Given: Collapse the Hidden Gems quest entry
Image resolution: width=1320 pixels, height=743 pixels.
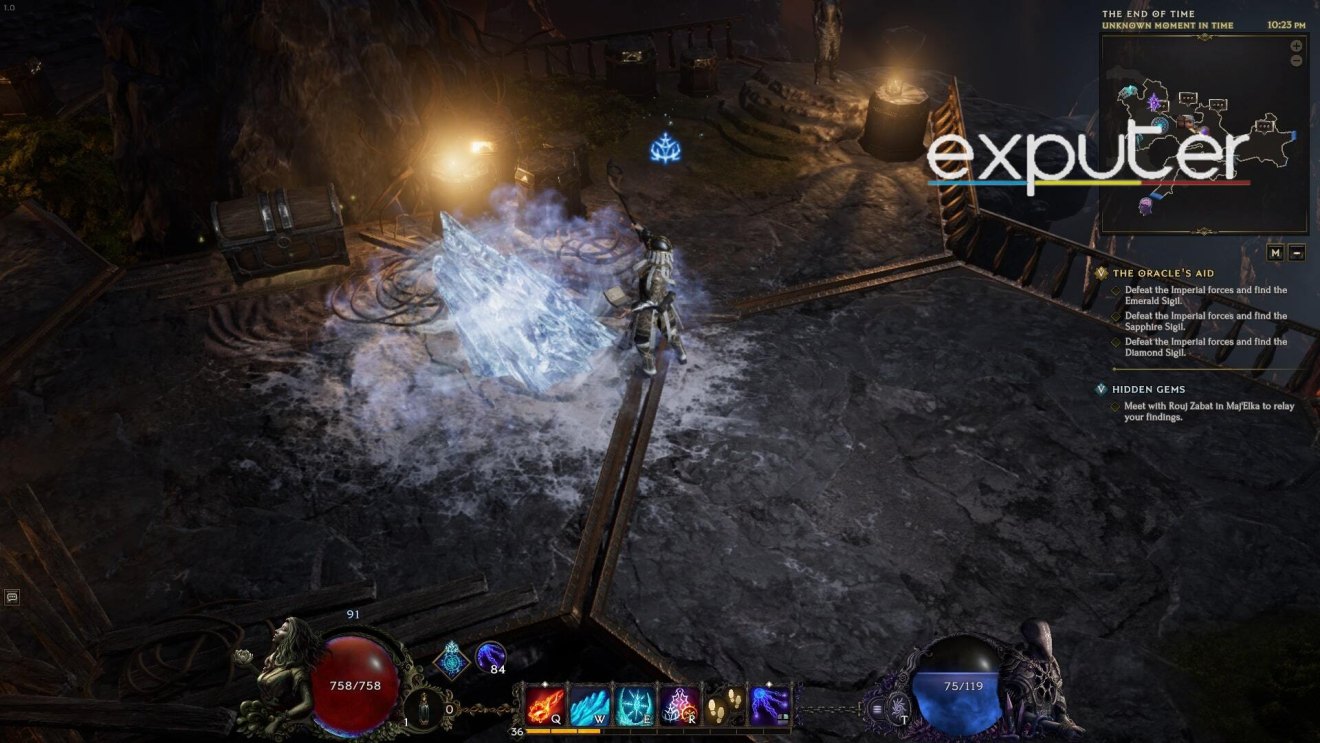Looking at the screenshot, I should tap(1101, 389).
